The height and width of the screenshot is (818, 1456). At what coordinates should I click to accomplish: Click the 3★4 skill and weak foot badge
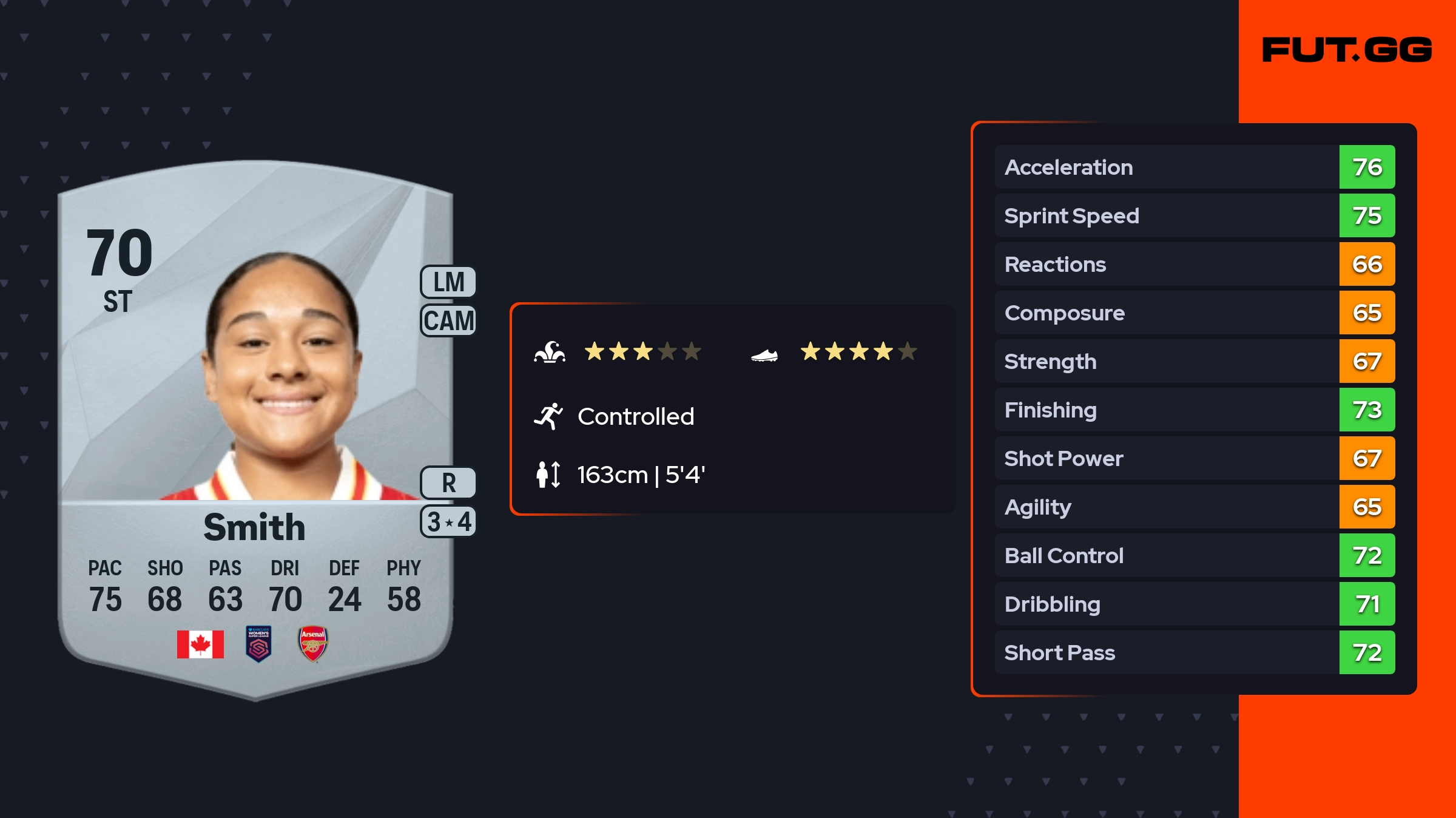(x=448, y=522)
